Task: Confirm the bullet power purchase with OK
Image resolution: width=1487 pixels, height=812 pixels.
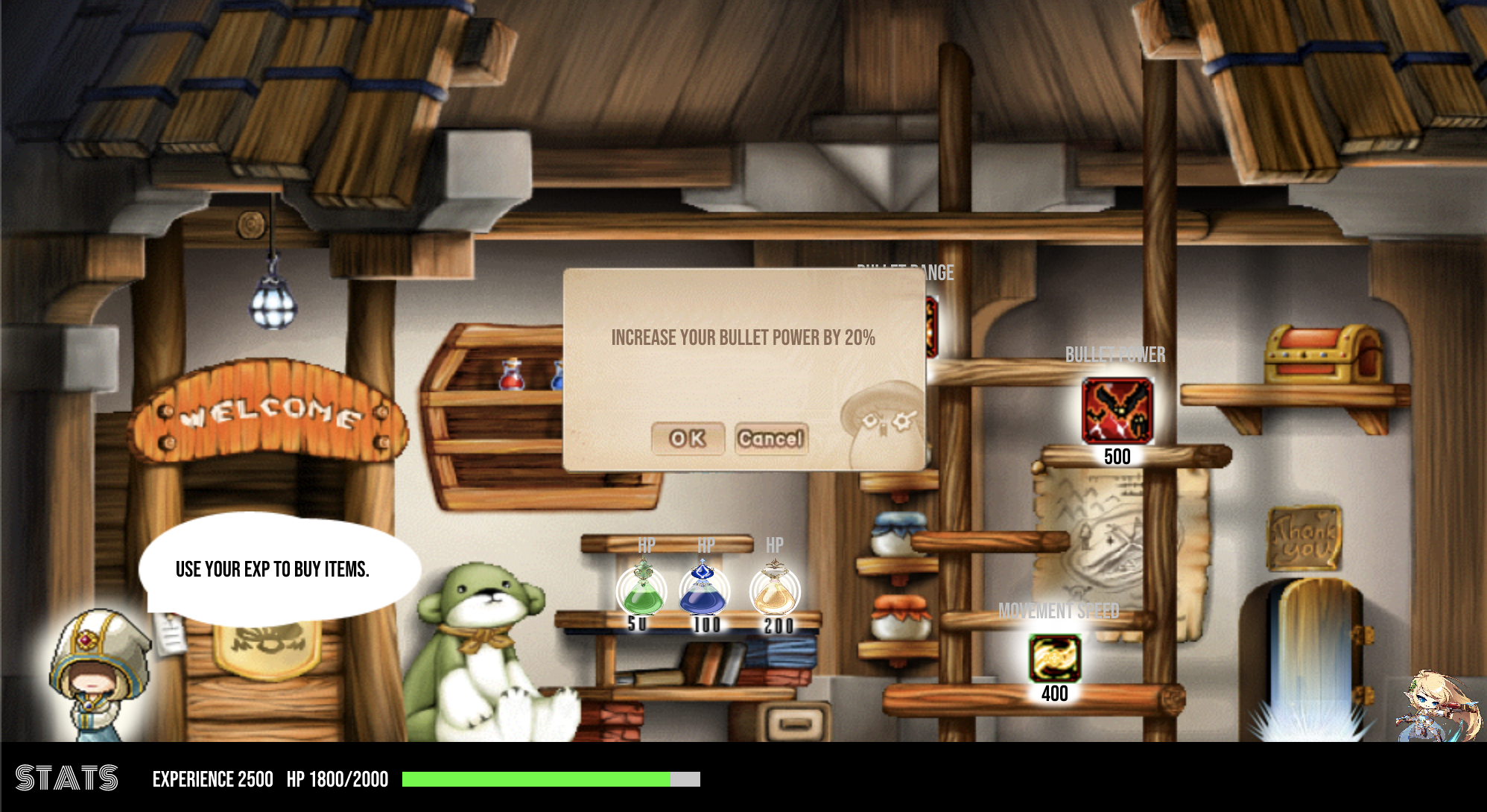Action: click(x=687, y=439)
